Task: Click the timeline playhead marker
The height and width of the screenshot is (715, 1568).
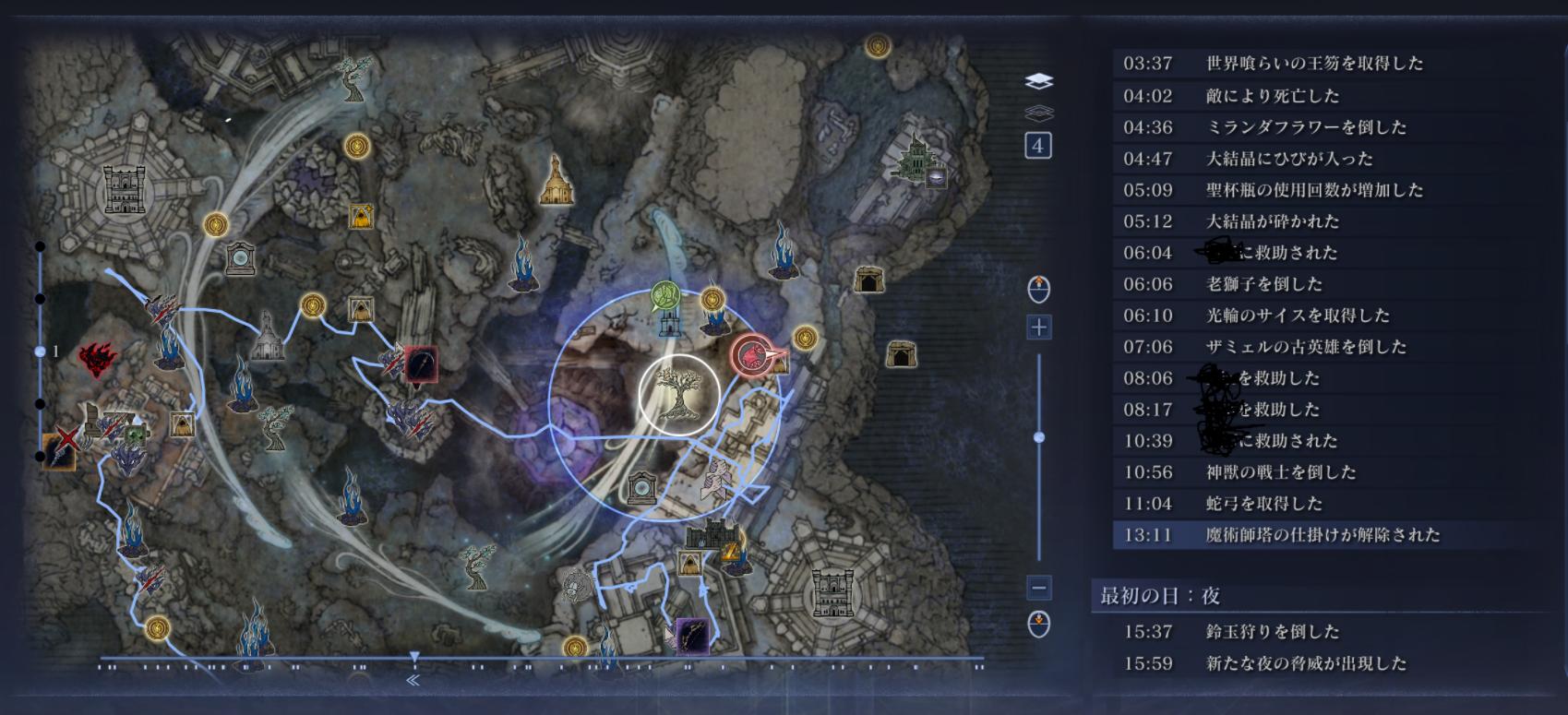Action: click(x=414, y=657)
